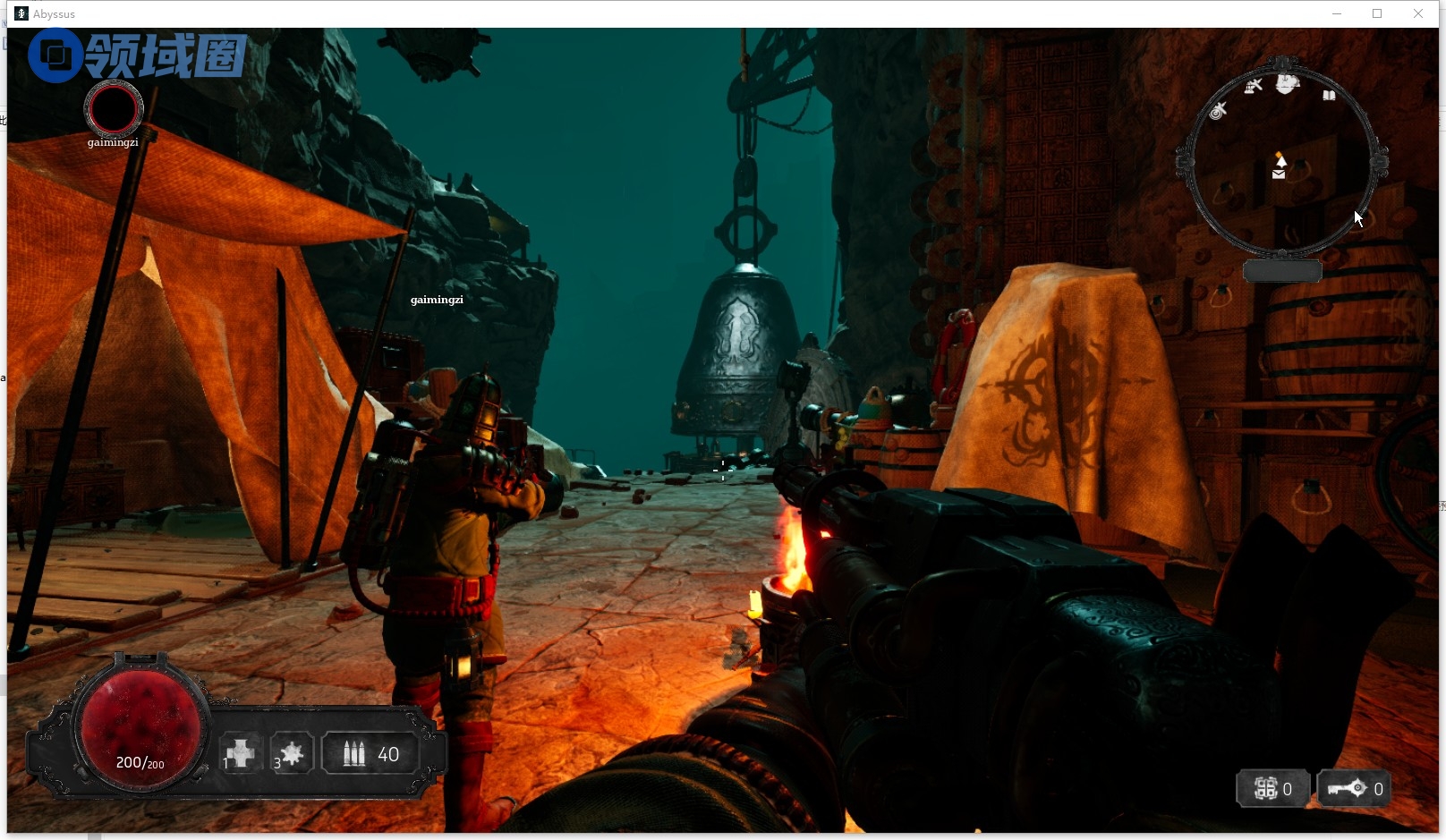This screenshot has height=840, width=1446.
Task: Click the circular minimap compass
Action: point(1281,161)
